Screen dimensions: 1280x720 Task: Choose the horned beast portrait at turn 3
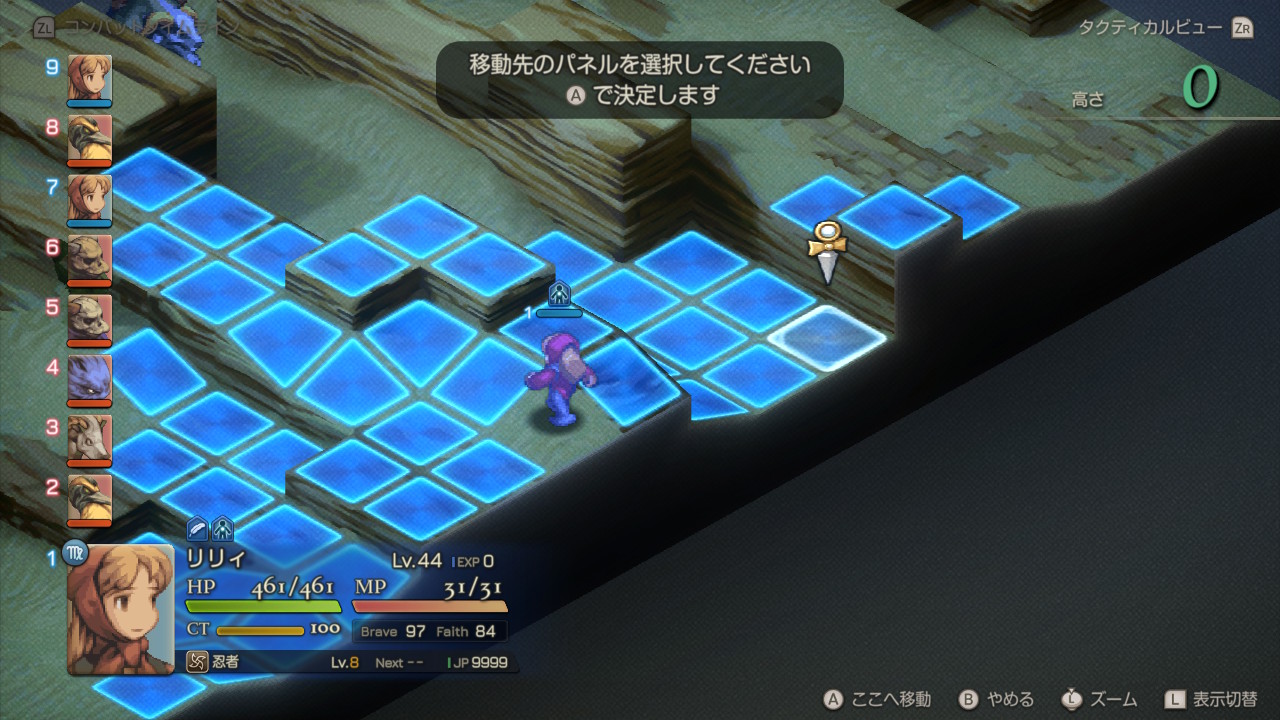coord(90,439)
